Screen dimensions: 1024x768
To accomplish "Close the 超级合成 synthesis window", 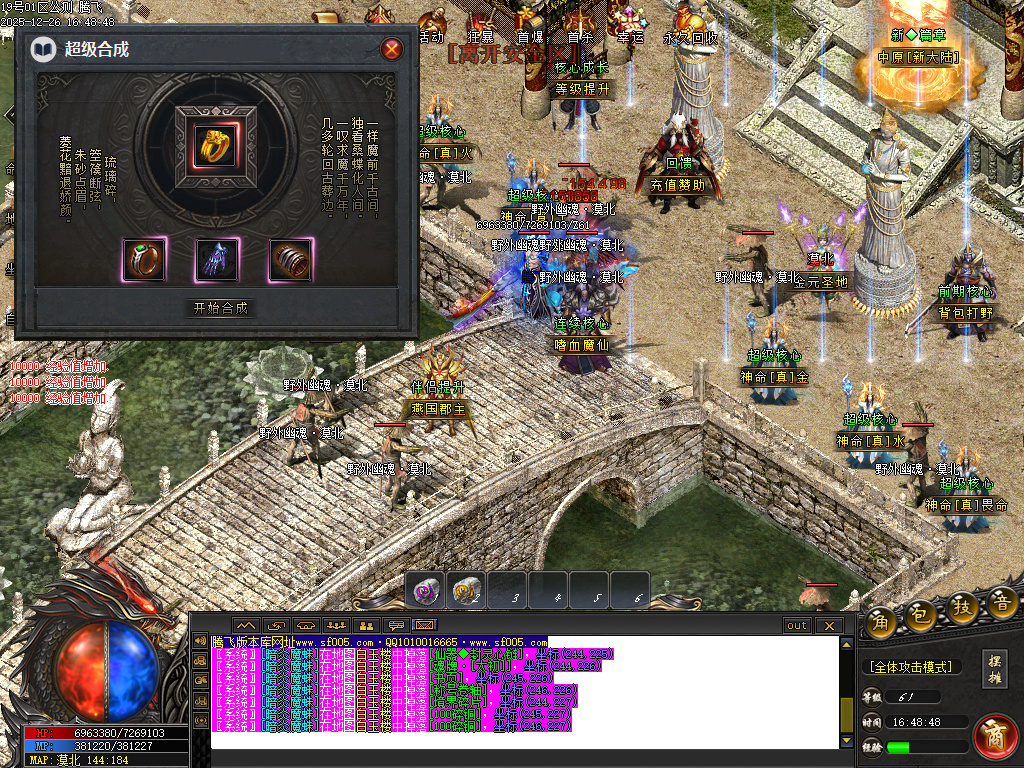I will point(393,49).
